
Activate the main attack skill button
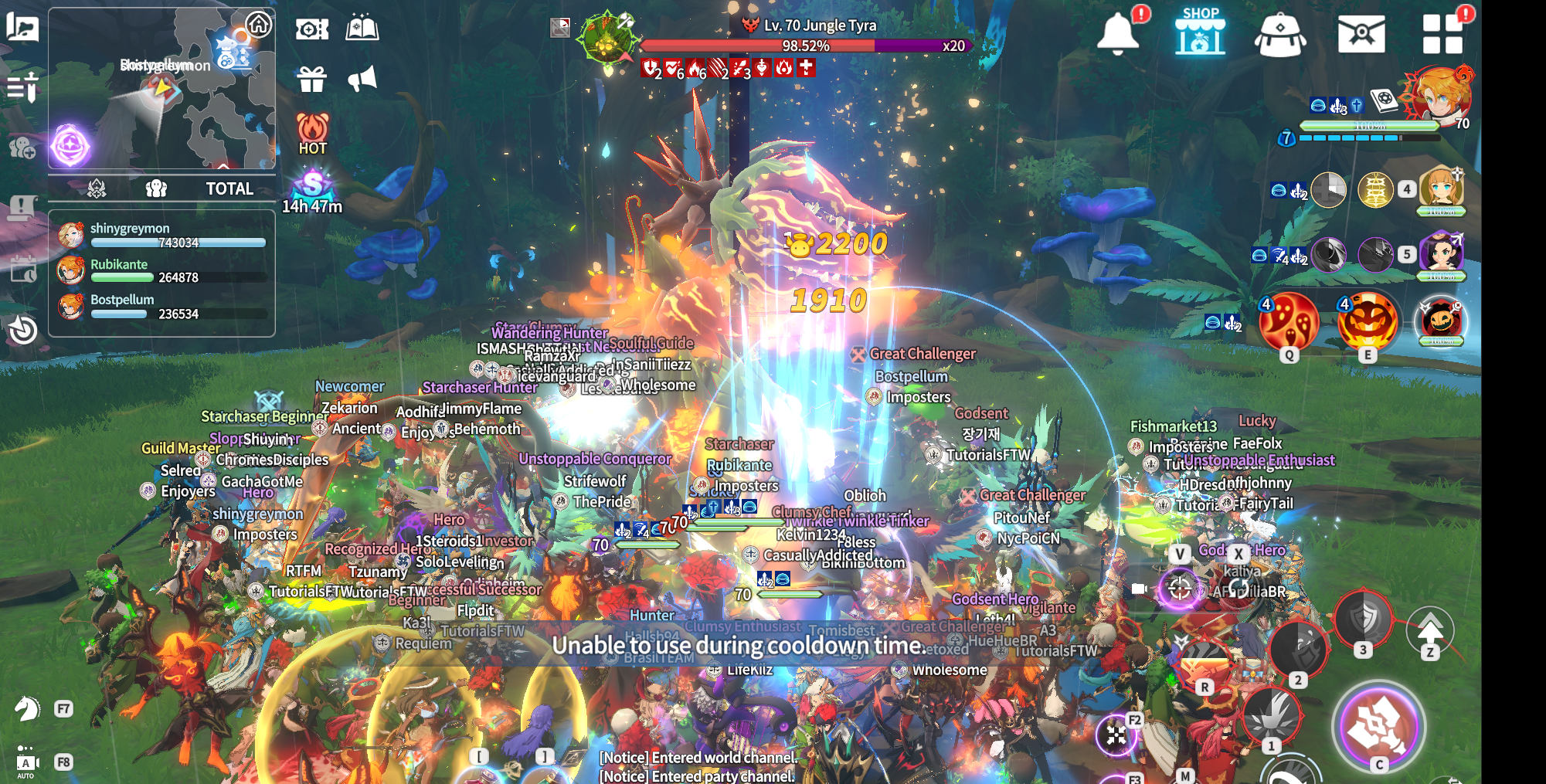coord(1378,726)
